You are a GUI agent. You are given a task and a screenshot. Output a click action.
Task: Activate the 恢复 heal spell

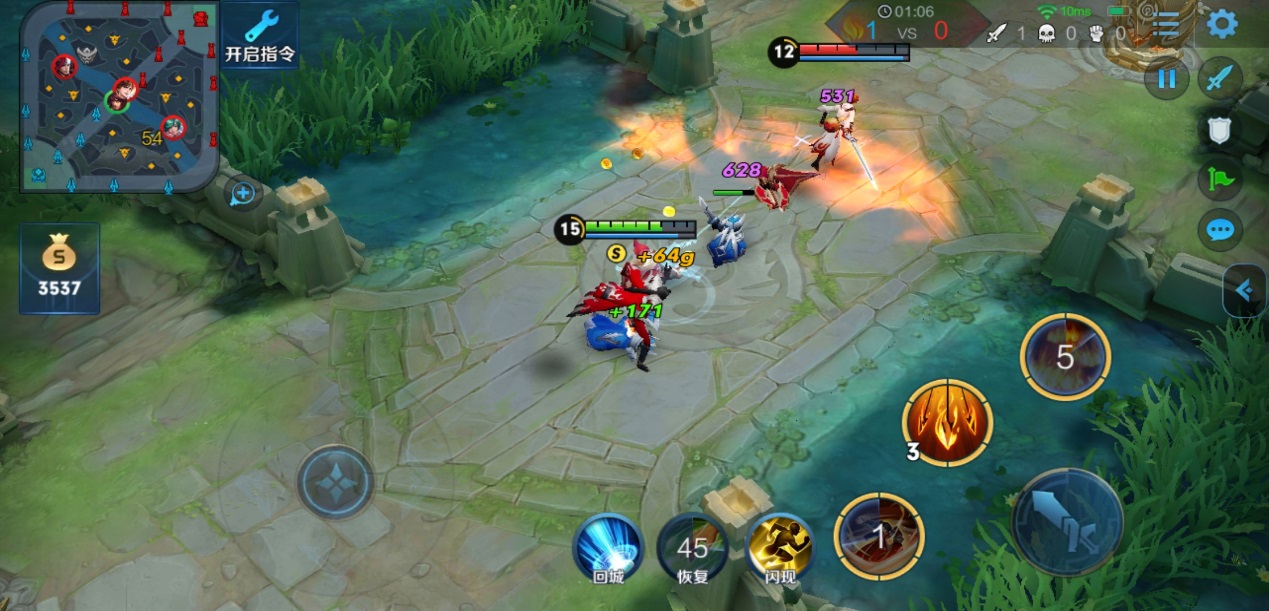692,546
